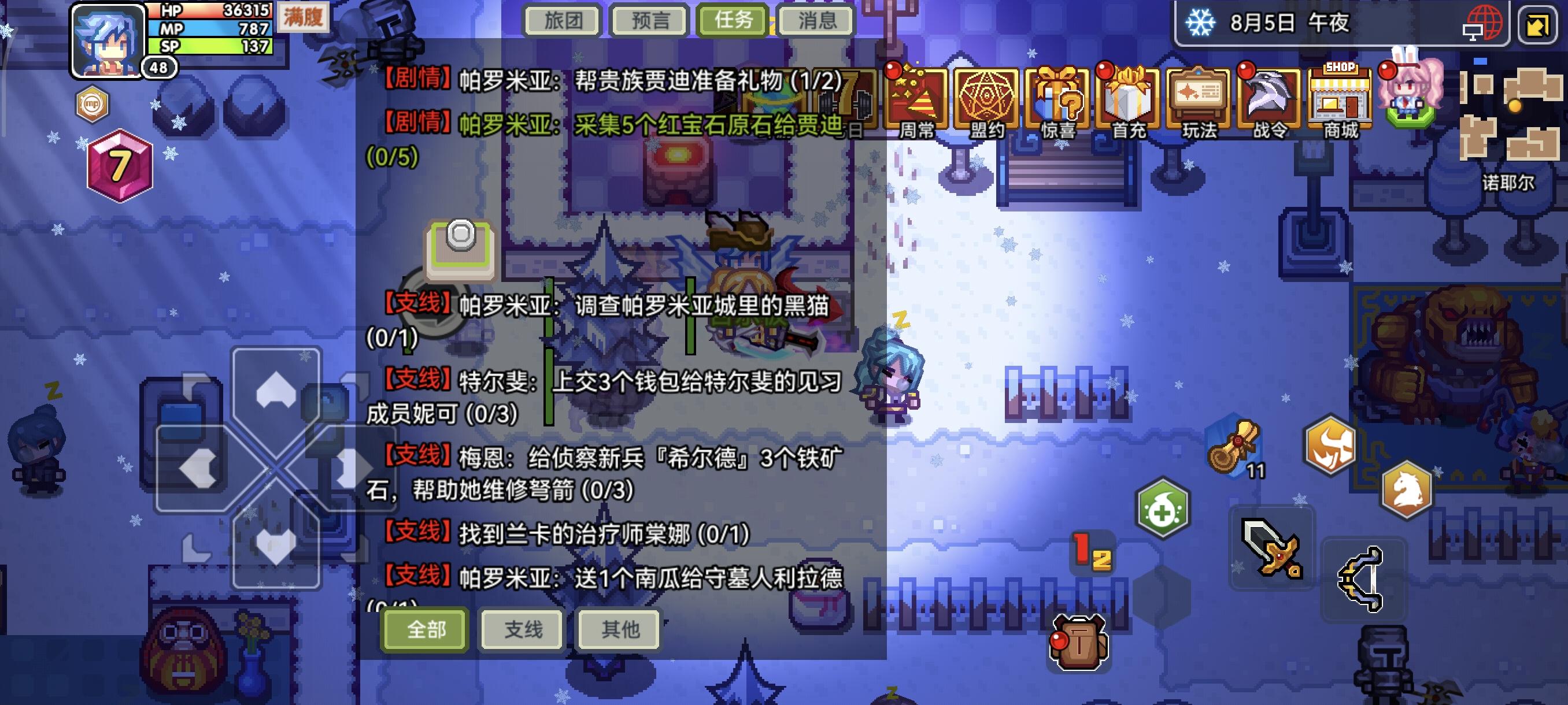Switch quest filter to 其他
The image size is (1568, 705).
coord(618,631)
